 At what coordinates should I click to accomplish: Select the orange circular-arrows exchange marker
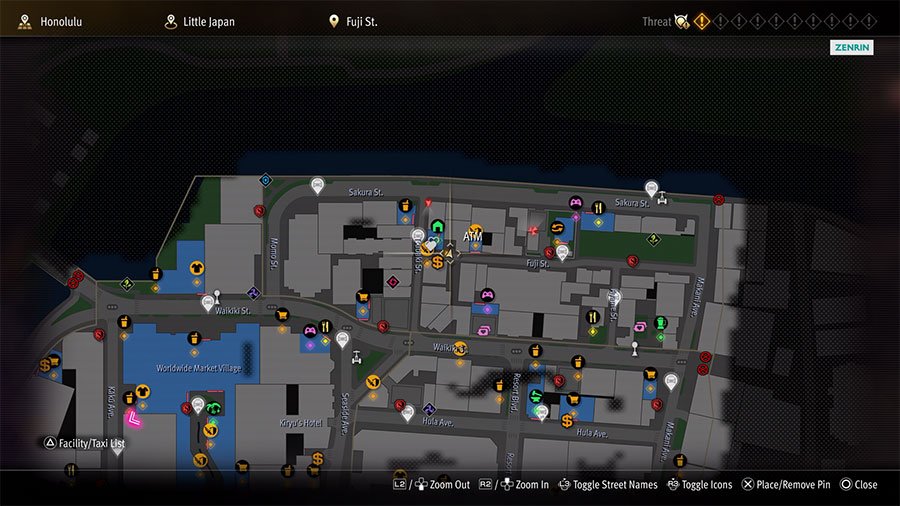click(557, 228)
